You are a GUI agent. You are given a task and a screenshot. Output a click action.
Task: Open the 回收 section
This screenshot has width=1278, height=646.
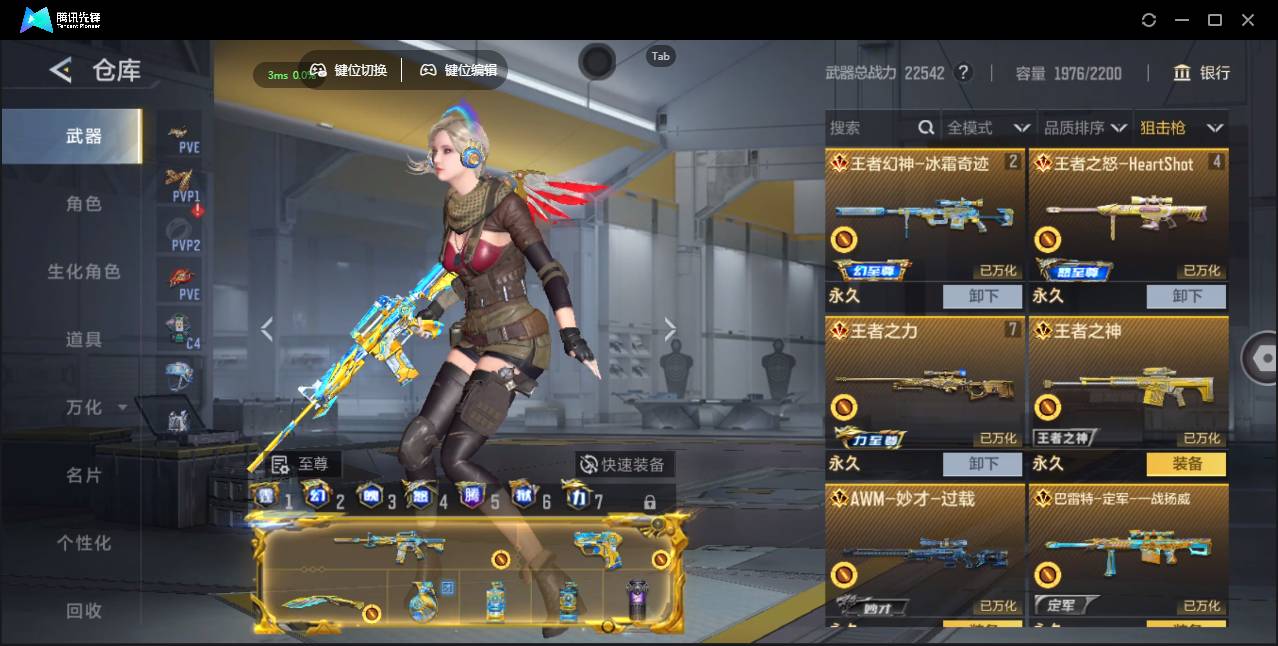84,610
